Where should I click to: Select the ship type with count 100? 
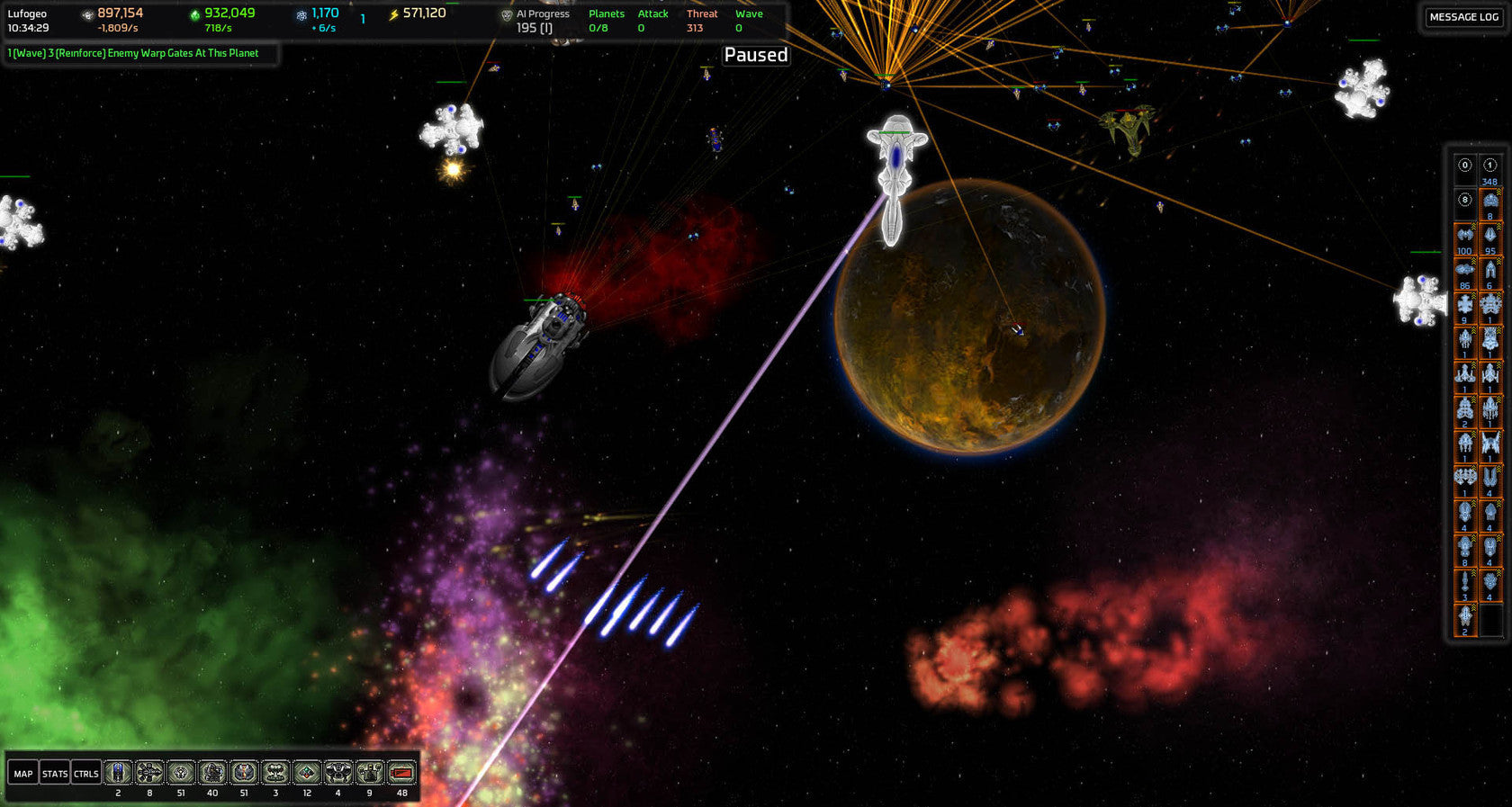coord(1465,236)
